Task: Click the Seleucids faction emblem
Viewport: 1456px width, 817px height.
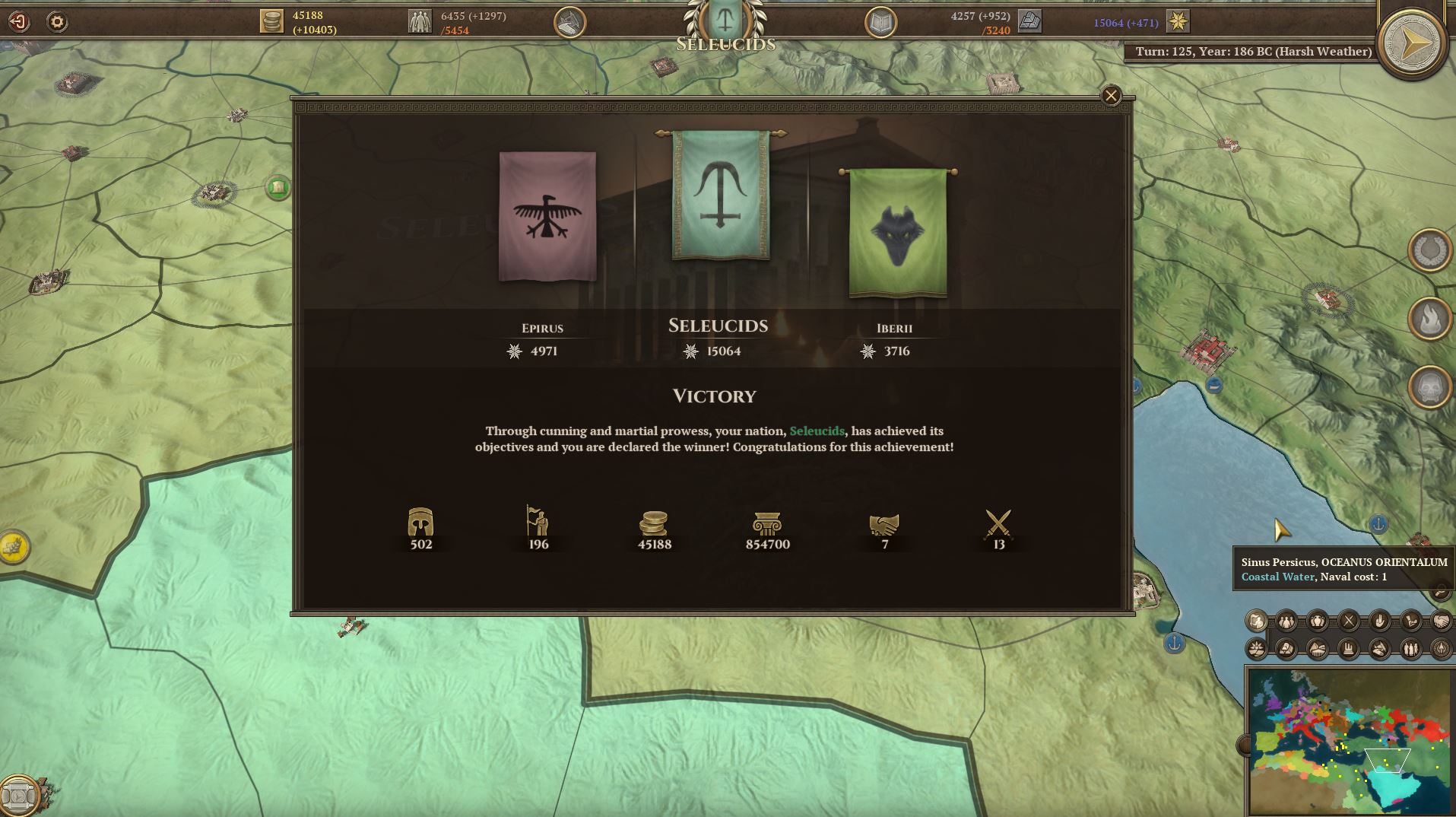Action: [x=724, y=18]
